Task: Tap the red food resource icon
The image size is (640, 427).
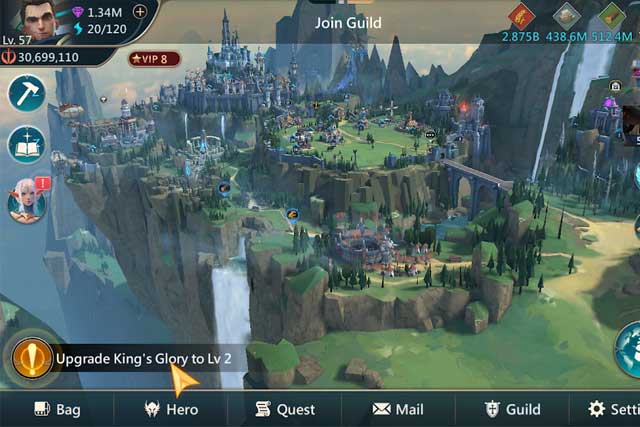Action: click(x=520, y=16)
